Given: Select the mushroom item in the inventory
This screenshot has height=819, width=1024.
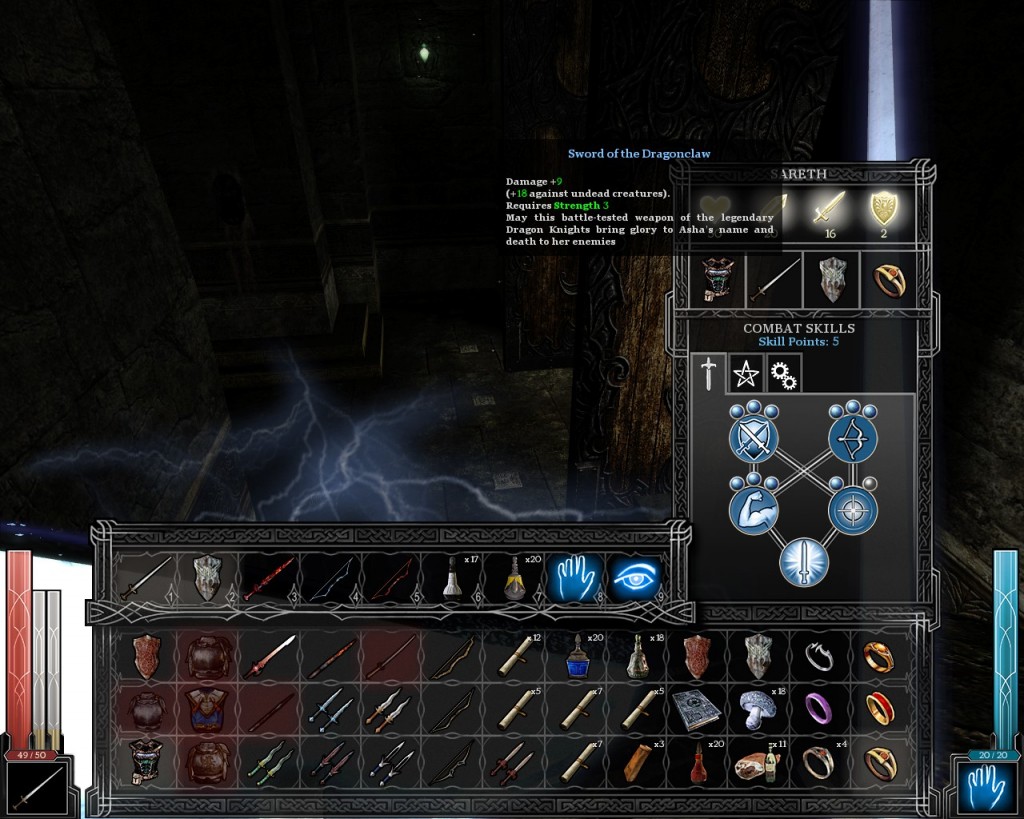Looking at the screenshot, I should [757, 709].
